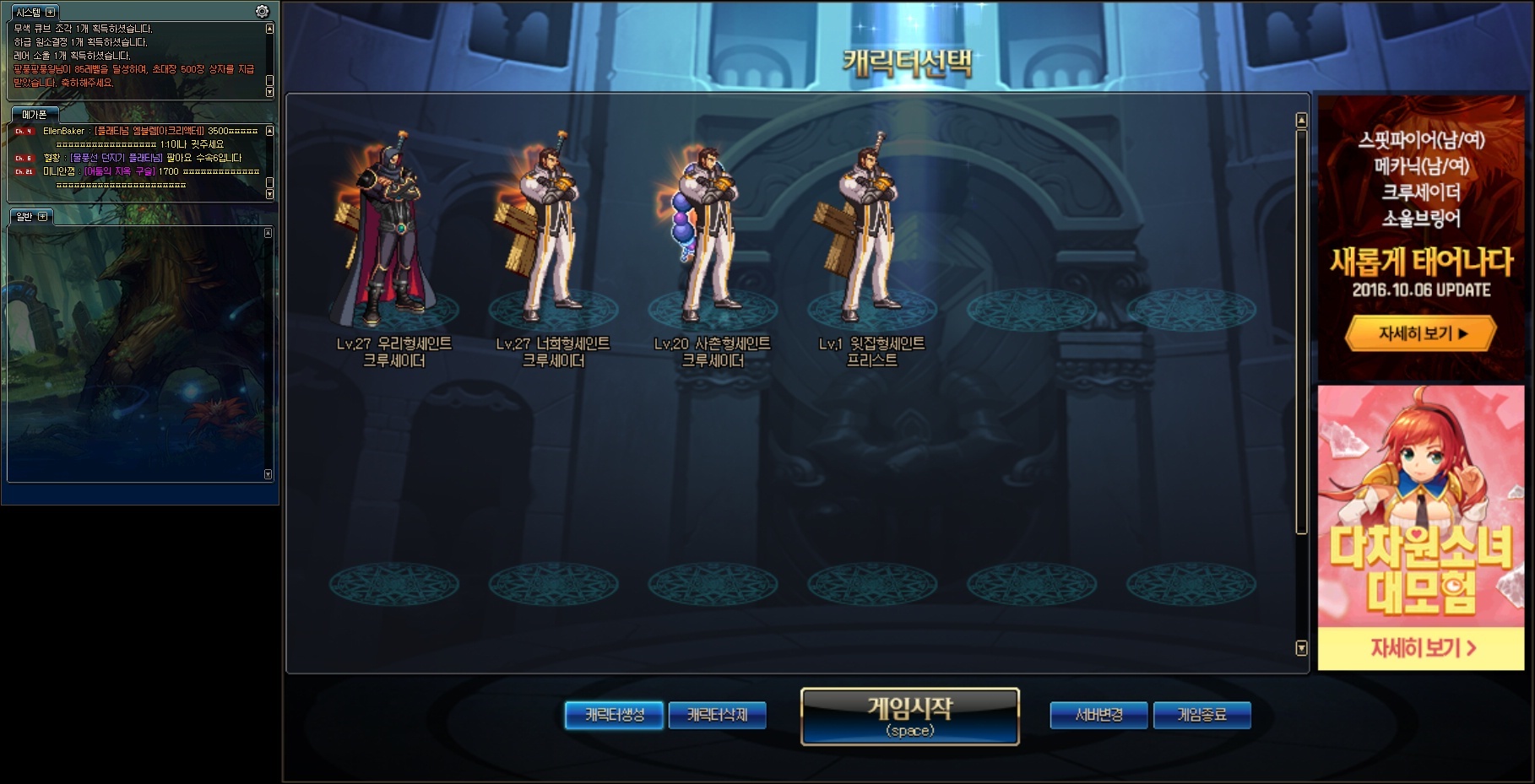Switch to the 시스템 chat tab

pos(28,13)
